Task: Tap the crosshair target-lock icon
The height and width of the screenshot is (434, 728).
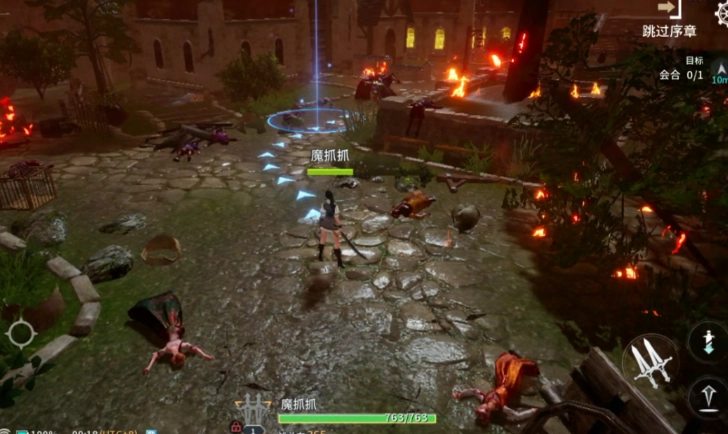Action: point(20,334)
